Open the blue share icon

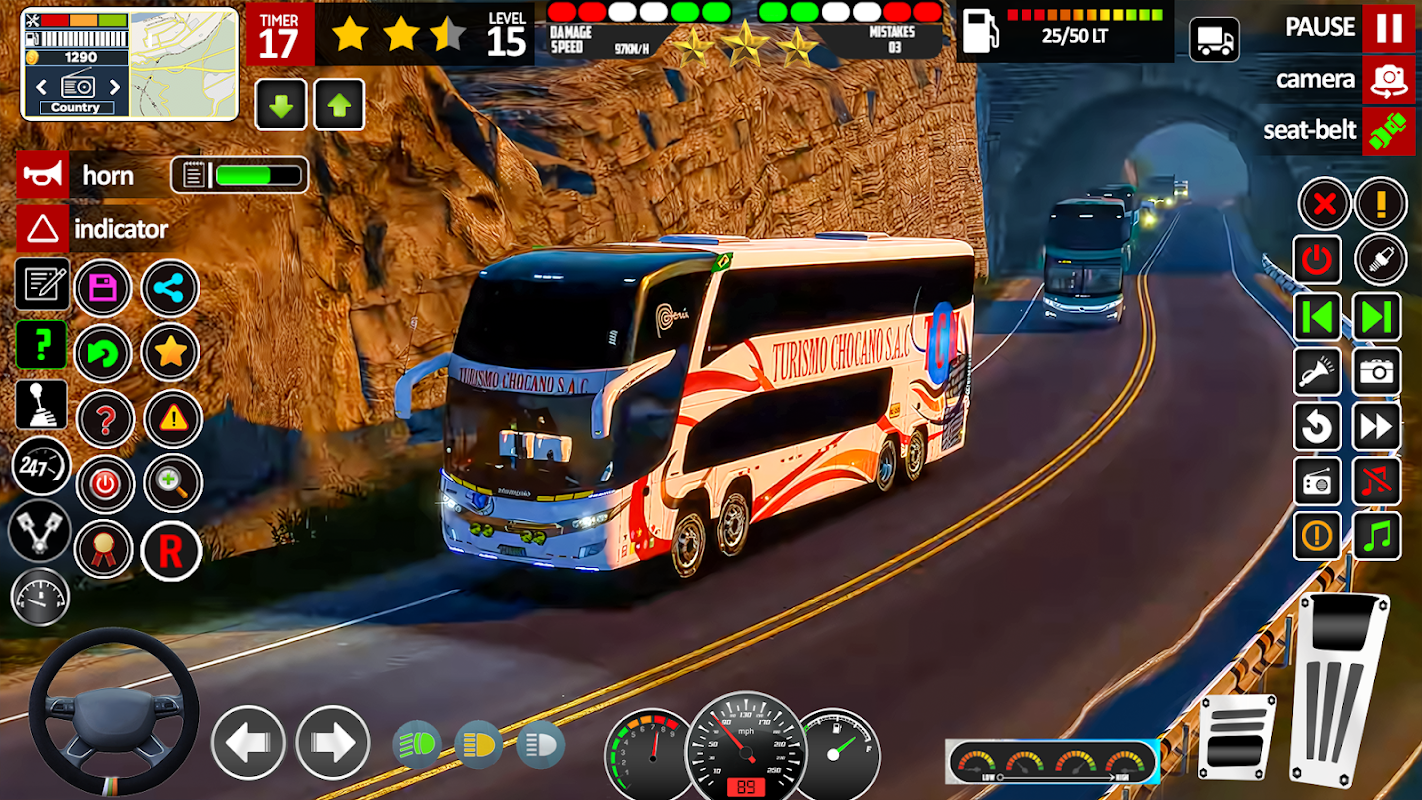tap(170, 289)
